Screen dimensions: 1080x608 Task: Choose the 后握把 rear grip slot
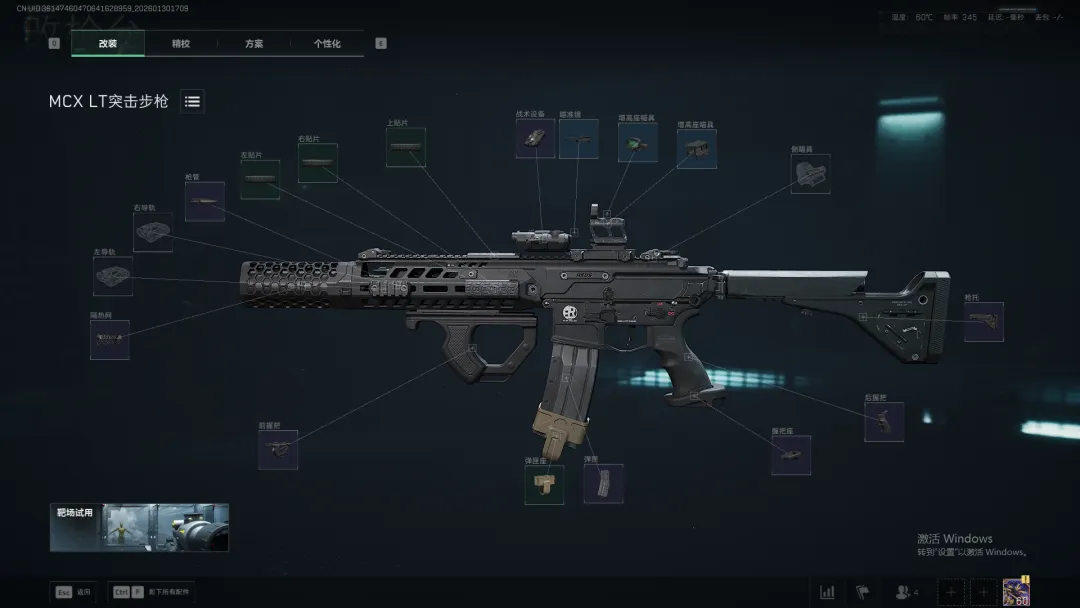pos(884,422)
